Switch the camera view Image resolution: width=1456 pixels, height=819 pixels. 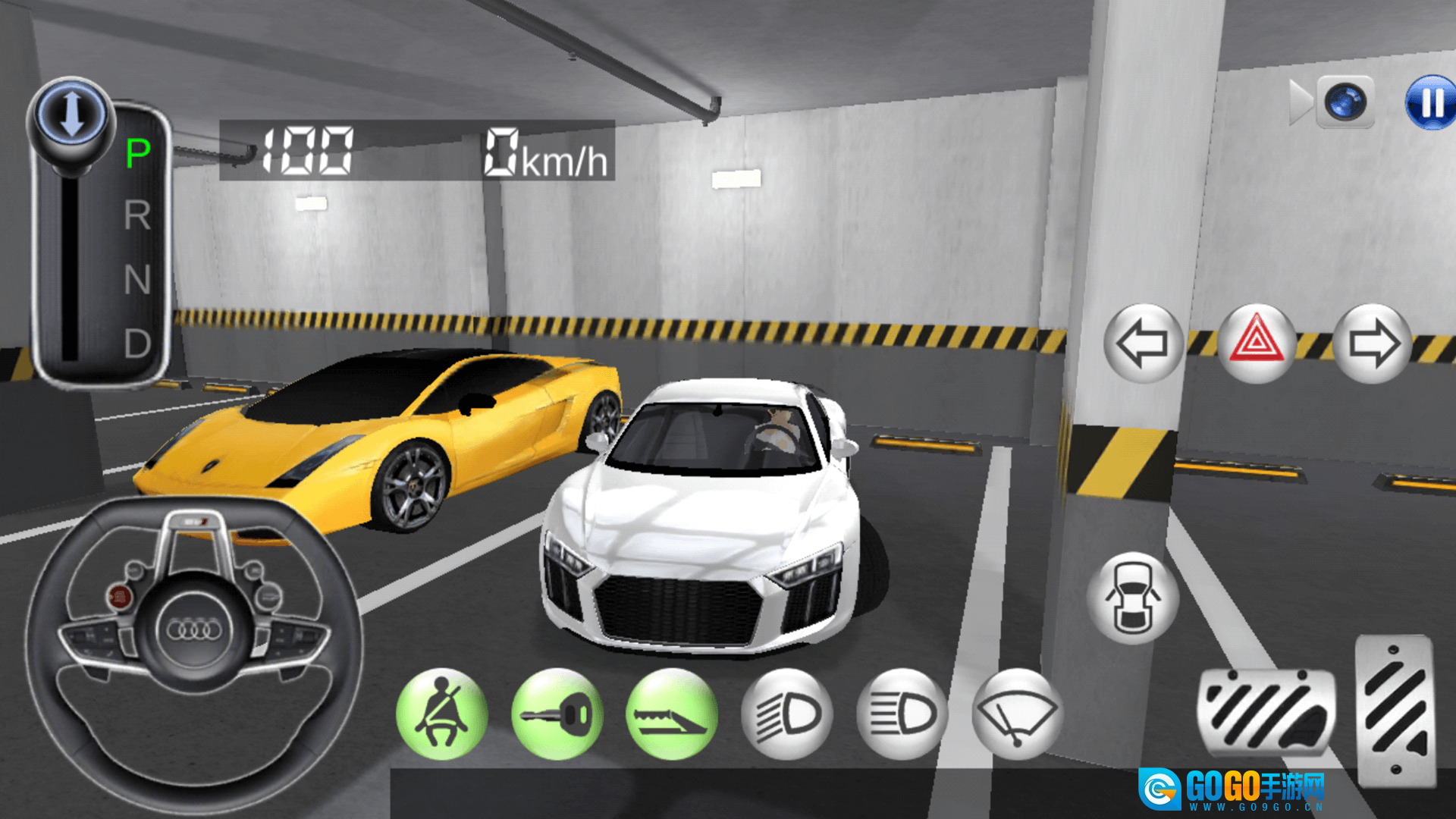(x=1345, y=102)
